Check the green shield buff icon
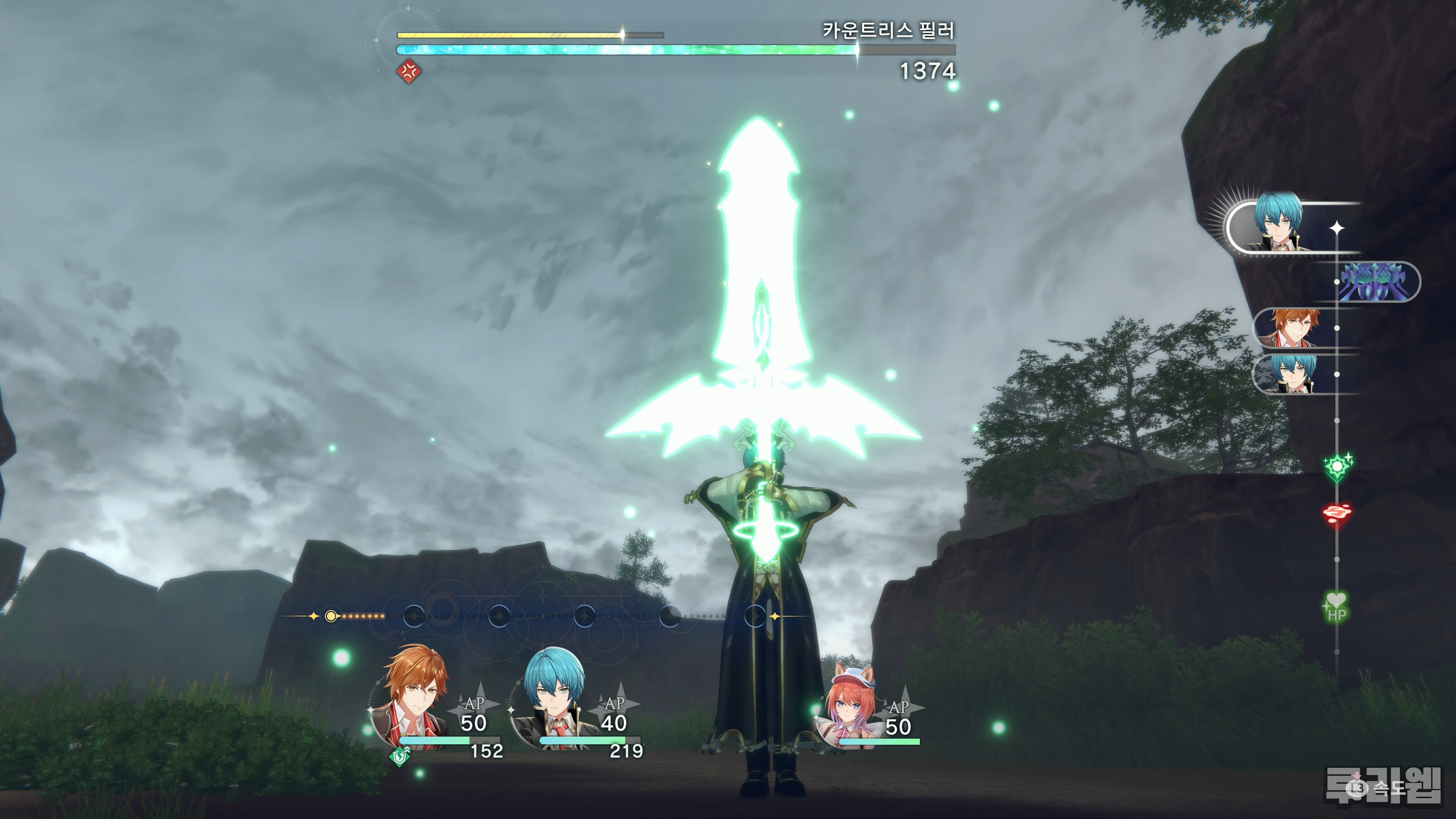 point(400,755)
